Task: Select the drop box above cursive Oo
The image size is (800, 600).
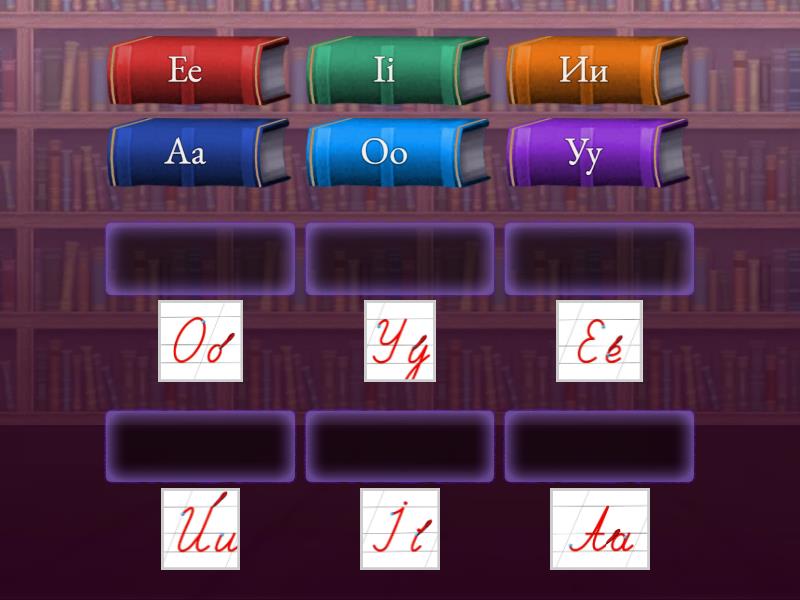Action: [x=200, y=259]
